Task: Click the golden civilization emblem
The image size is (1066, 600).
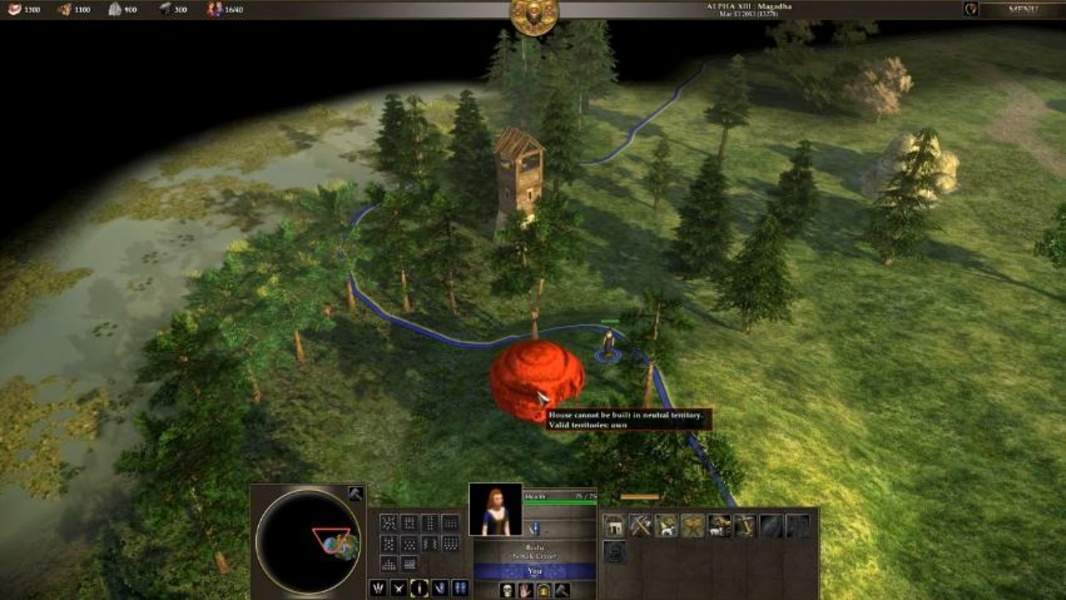Action: (x=534, y=14)
